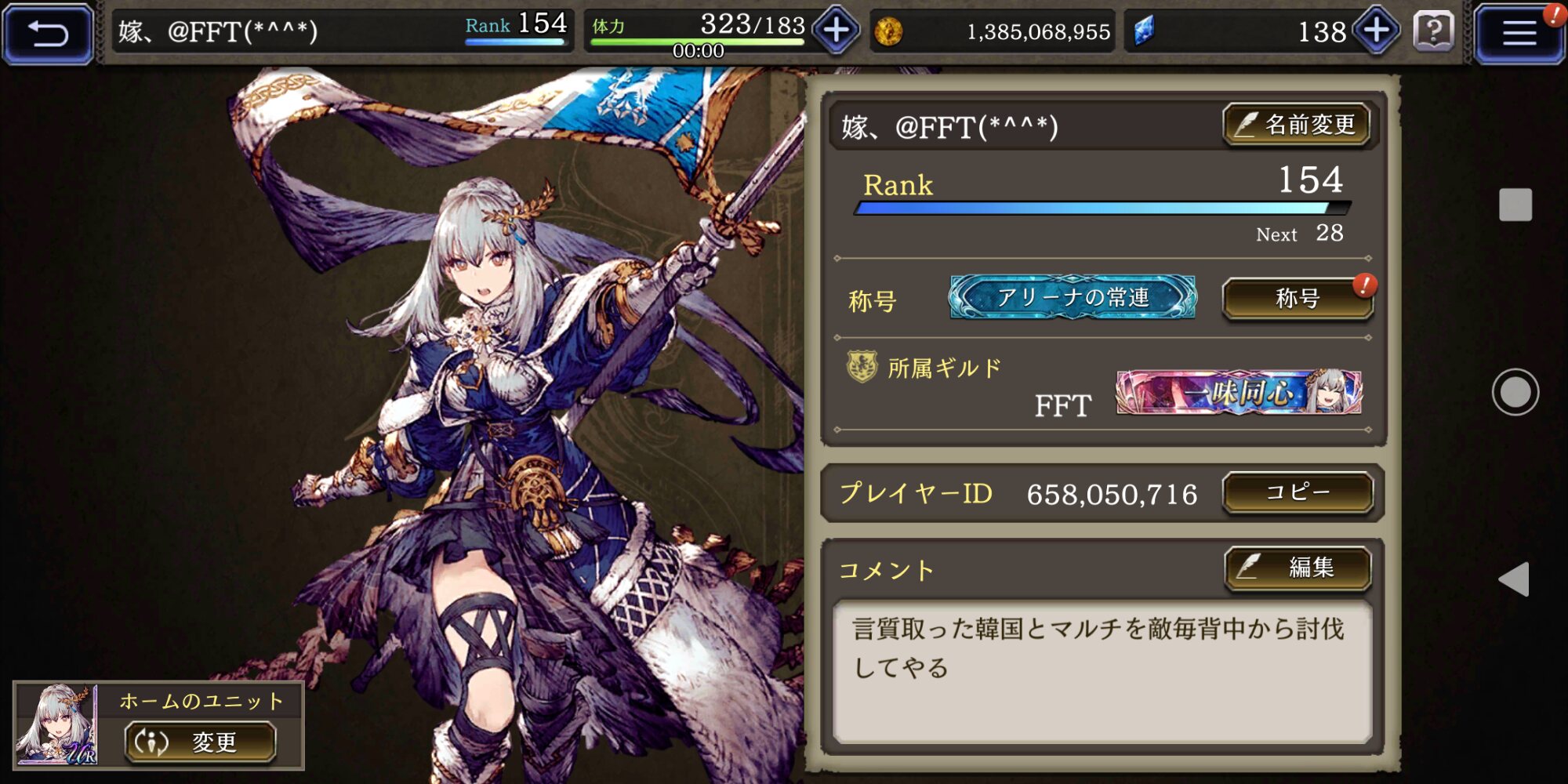Click the comment text box

click(x=1102, y=671)
